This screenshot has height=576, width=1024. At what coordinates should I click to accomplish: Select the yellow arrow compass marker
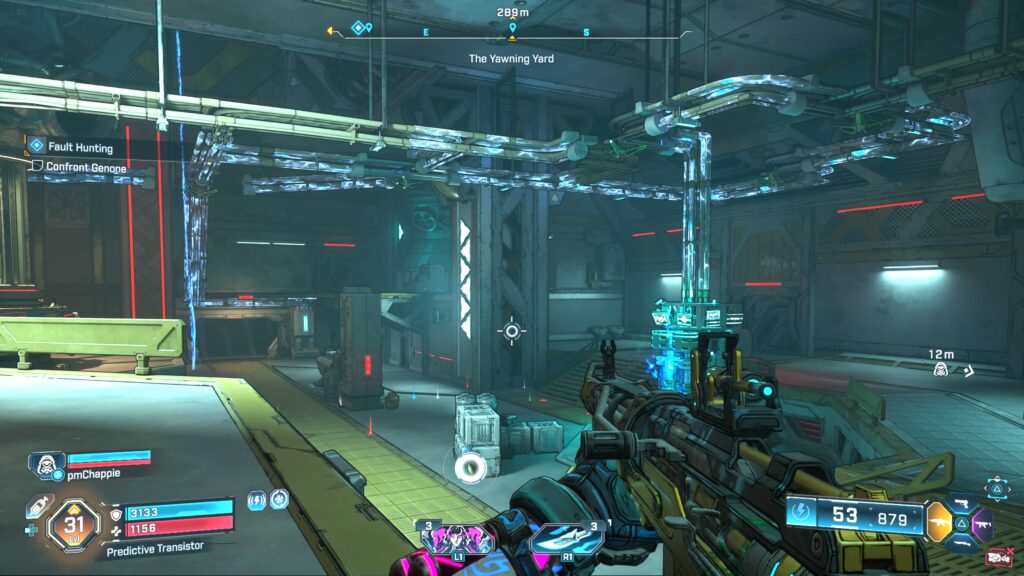coord(330,30)
